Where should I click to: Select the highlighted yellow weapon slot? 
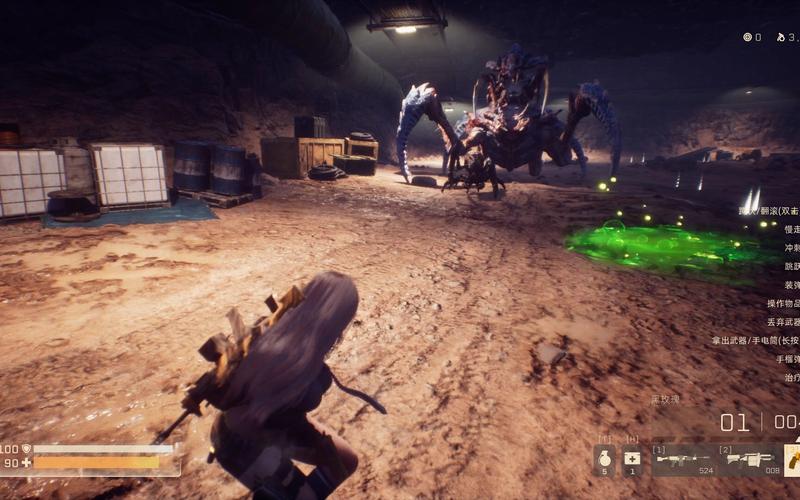pos(792,460)
